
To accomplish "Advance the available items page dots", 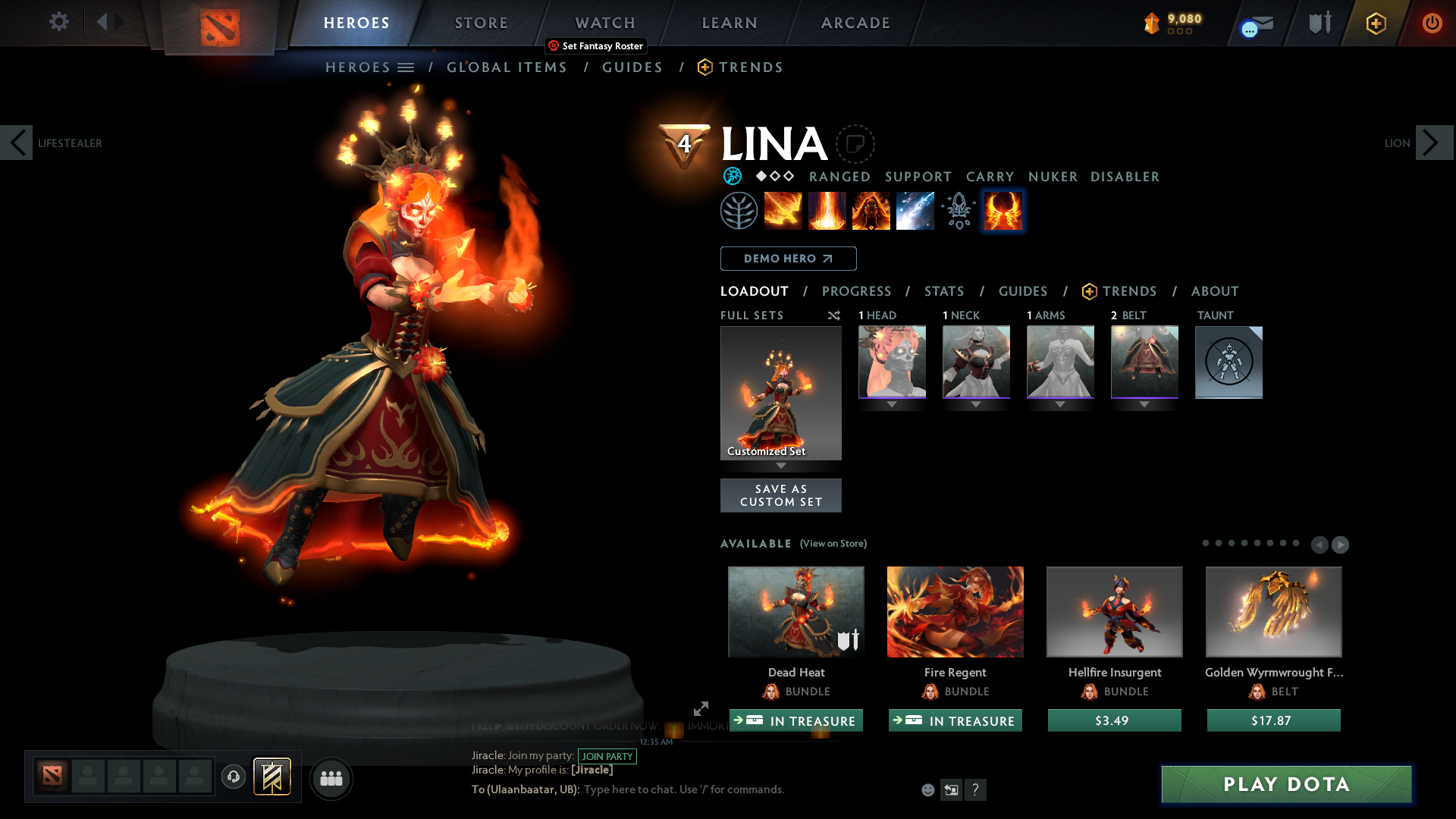I will (1341, 544).
